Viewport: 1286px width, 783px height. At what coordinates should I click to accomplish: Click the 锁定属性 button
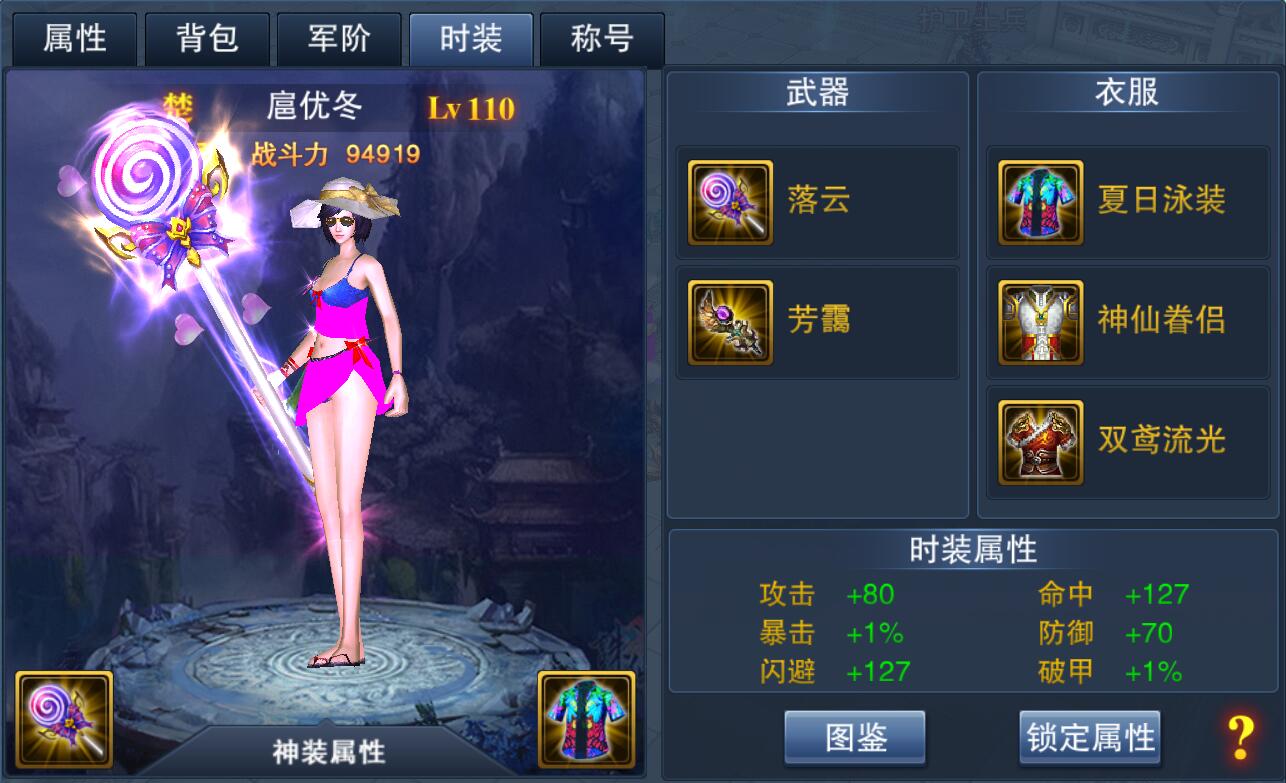pyautogui.click(x=1090, y=738)
